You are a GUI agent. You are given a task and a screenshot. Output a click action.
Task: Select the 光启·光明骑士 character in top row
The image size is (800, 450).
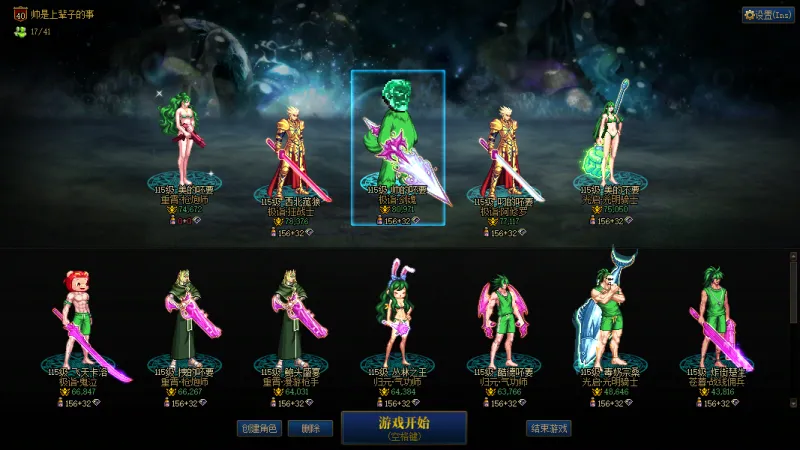click(x=610, y=140)
